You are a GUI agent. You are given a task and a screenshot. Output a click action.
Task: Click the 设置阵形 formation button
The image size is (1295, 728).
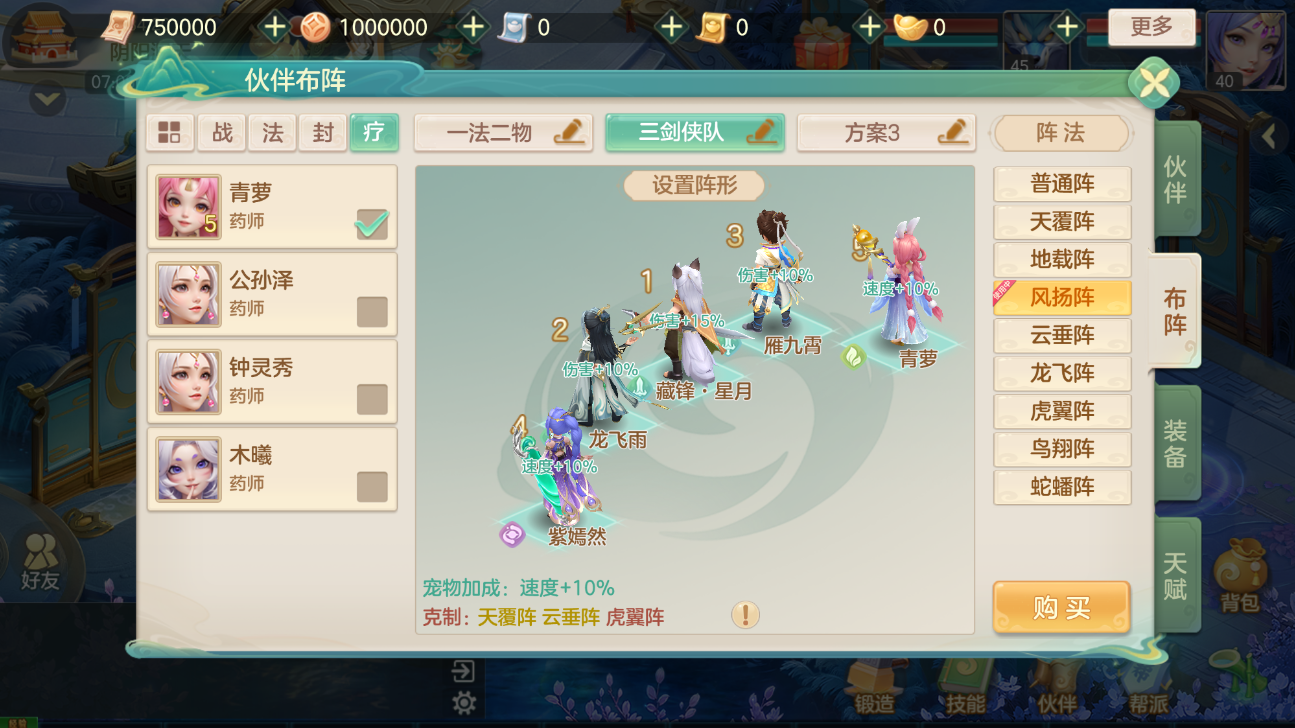(692, 185)
